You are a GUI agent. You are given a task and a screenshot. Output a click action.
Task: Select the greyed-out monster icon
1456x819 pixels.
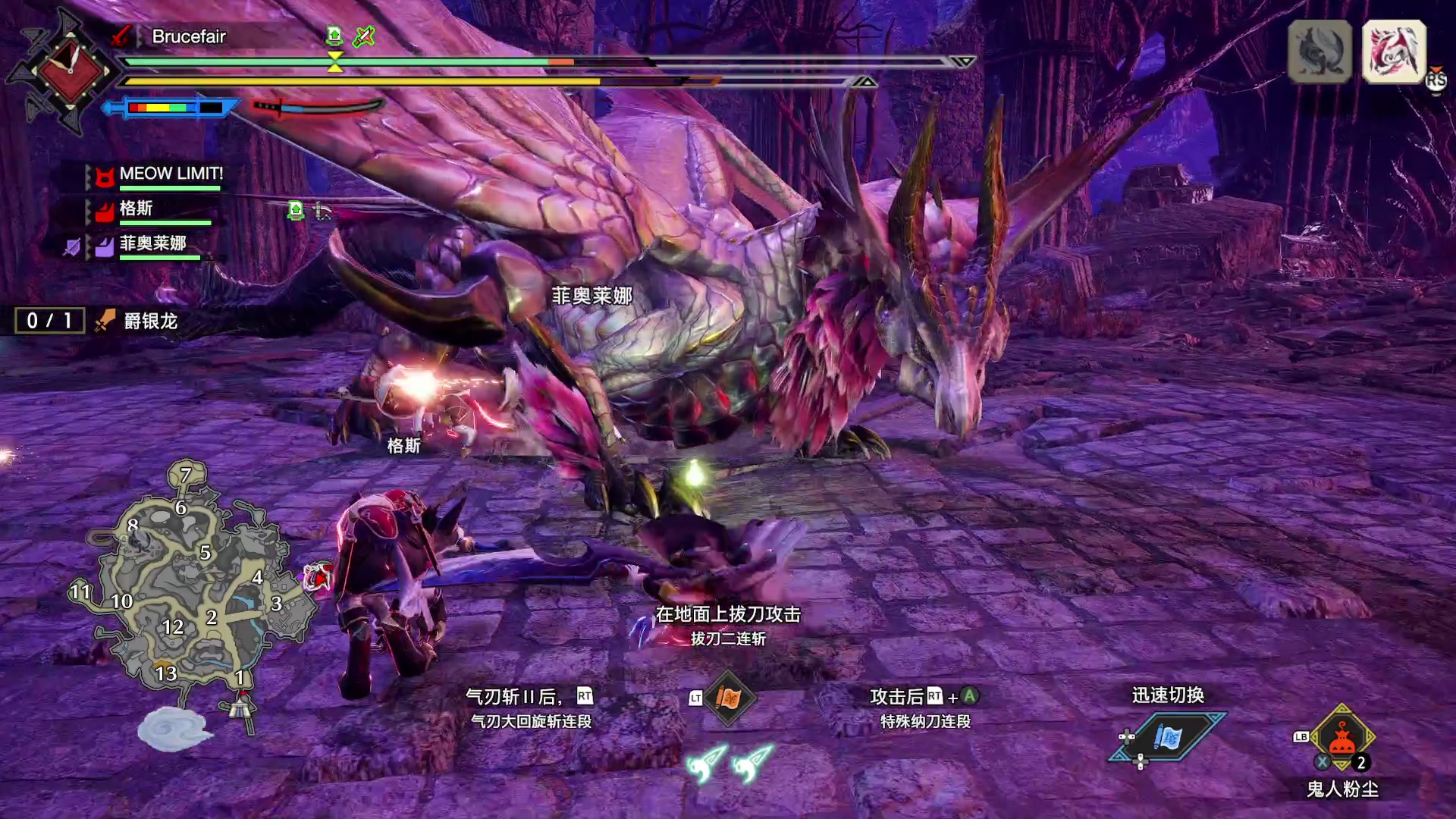click(x=1319, y=52)
